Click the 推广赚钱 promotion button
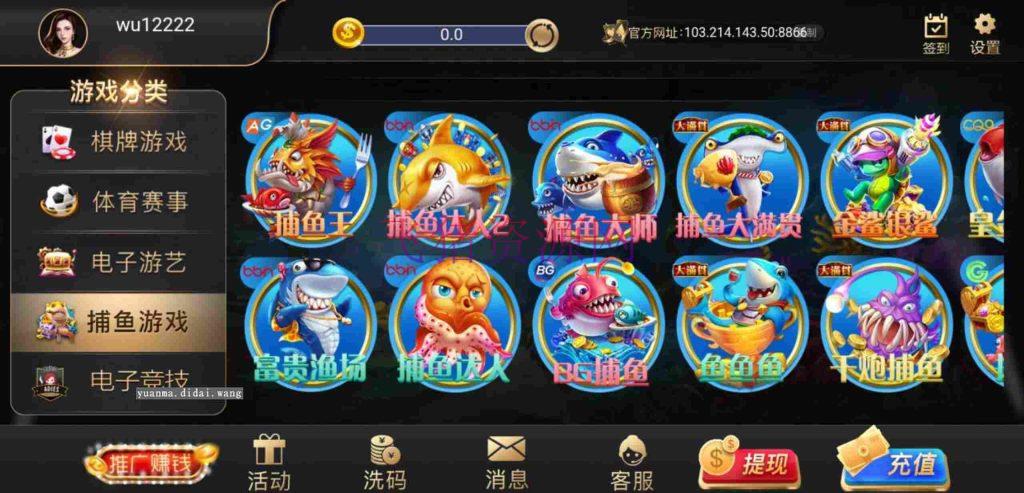This screenshot has width=1024, height=493. [x=151, y=464]
